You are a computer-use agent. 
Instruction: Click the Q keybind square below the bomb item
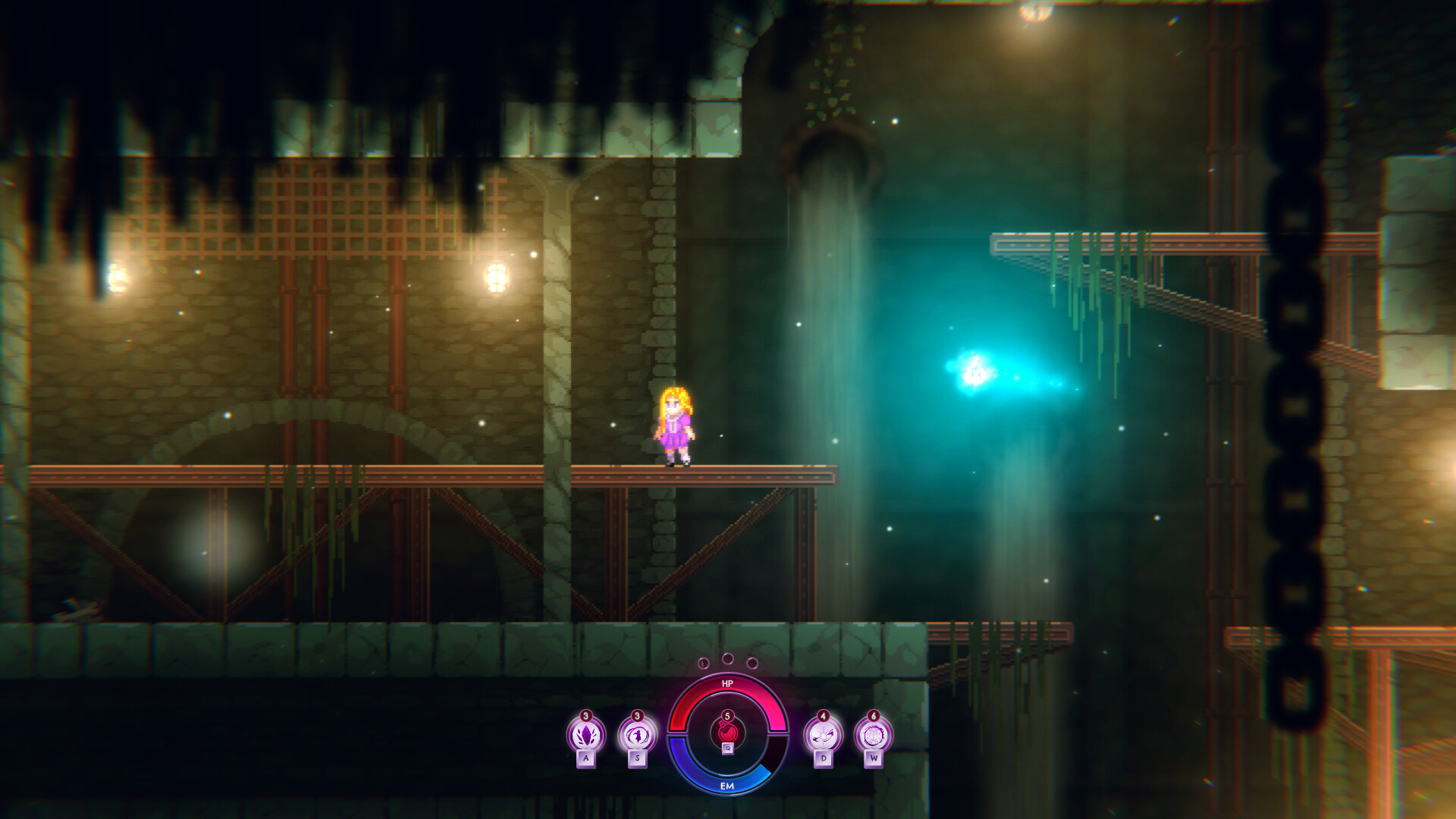point(728,749)
